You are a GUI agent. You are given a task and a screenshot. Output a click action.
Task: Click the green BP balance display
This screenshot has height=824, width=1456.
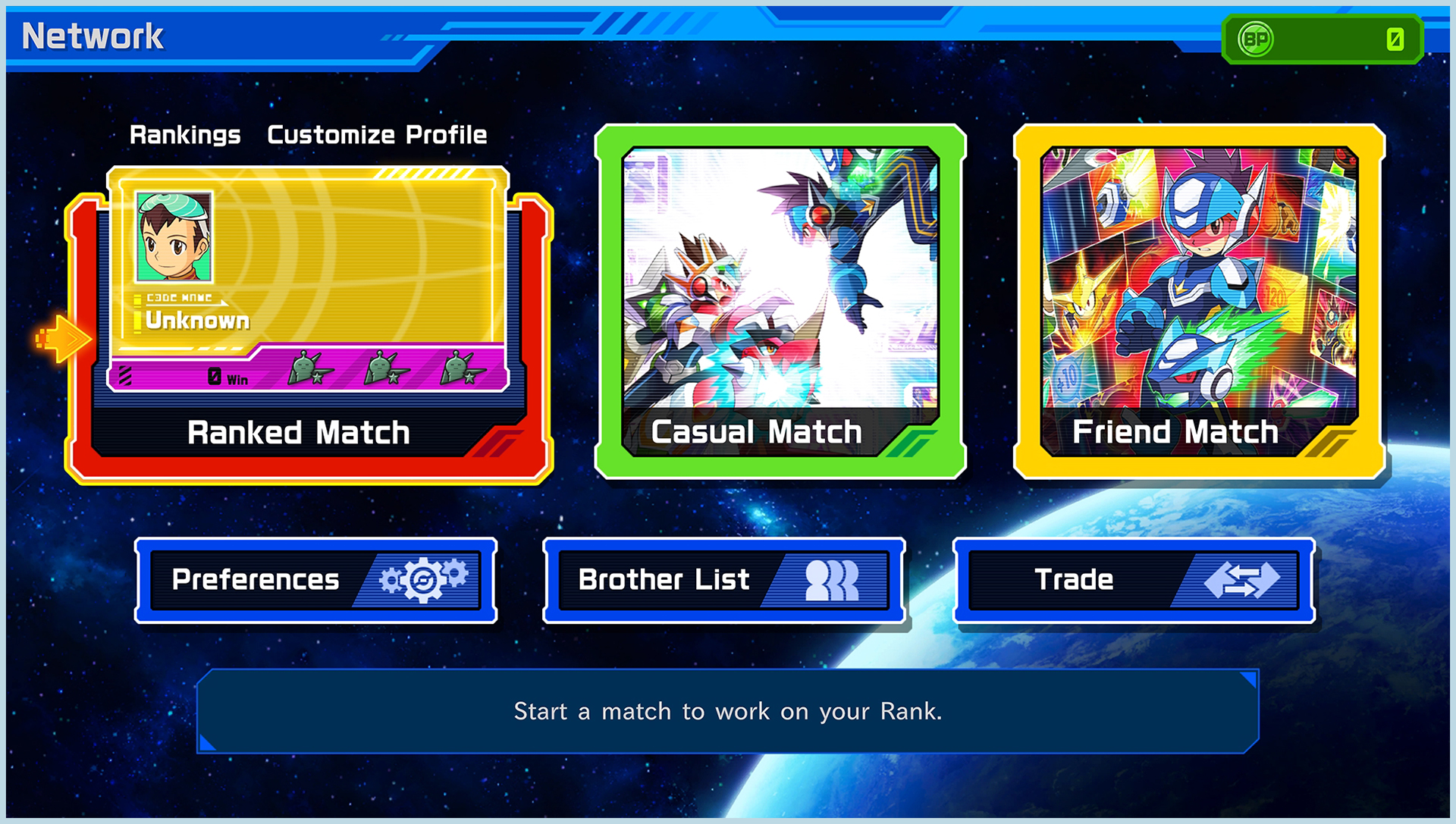tap(1319, 39)
